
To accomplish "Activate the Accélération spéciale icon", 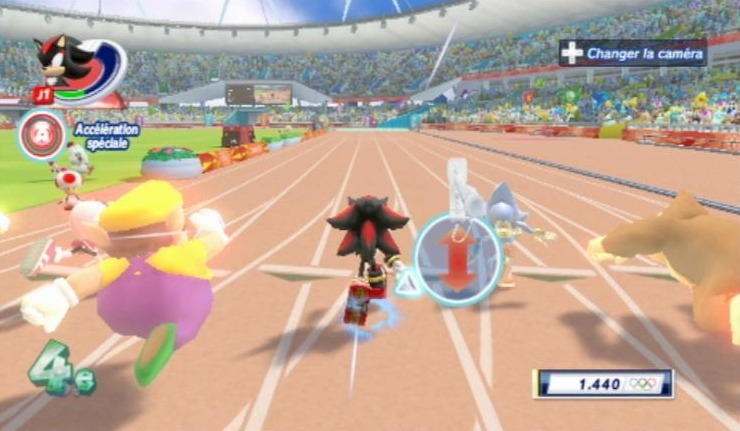I will tap(42, 137).
